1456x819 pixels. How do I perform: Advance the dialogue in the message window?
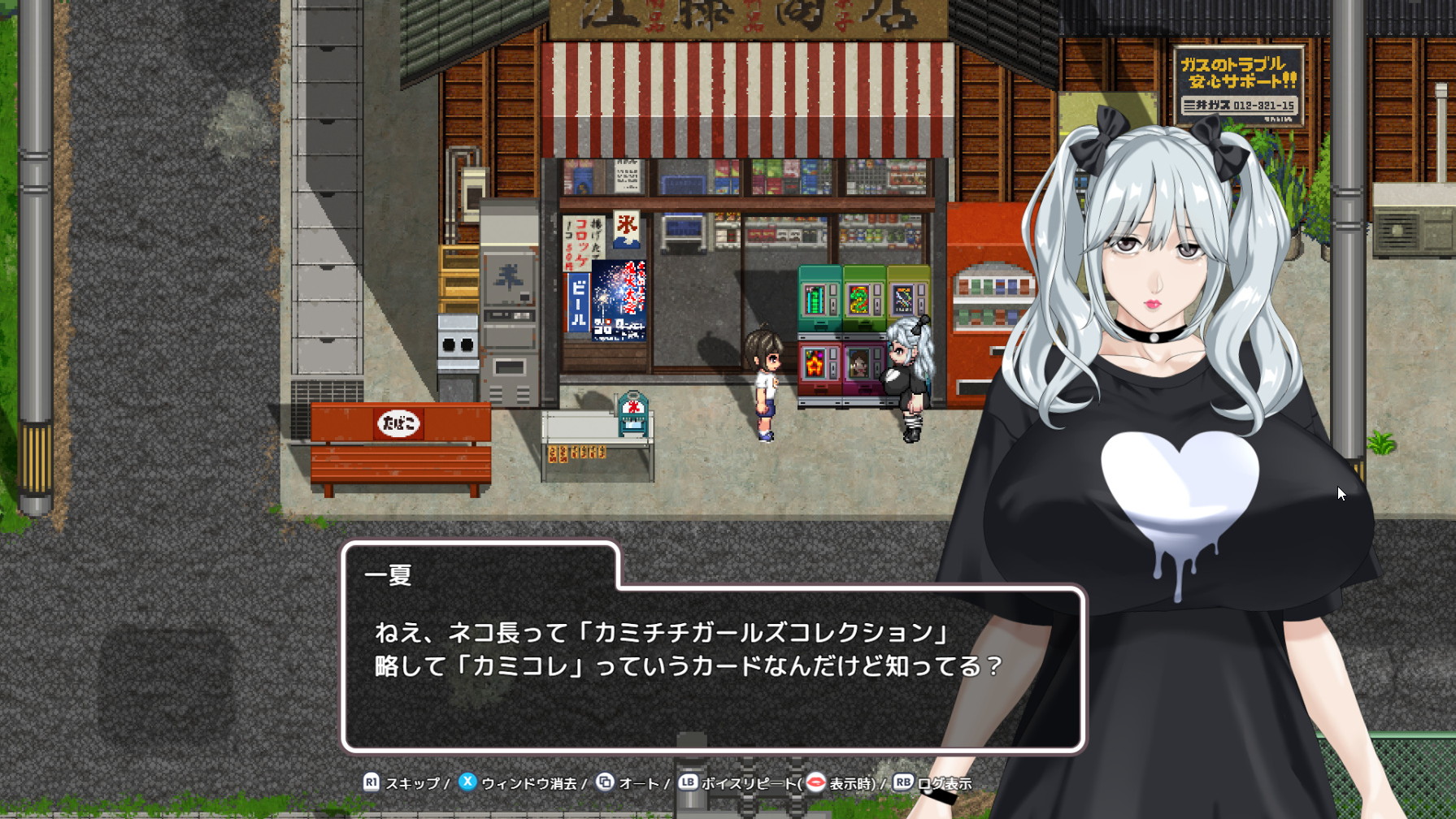[x=712, y=666]
